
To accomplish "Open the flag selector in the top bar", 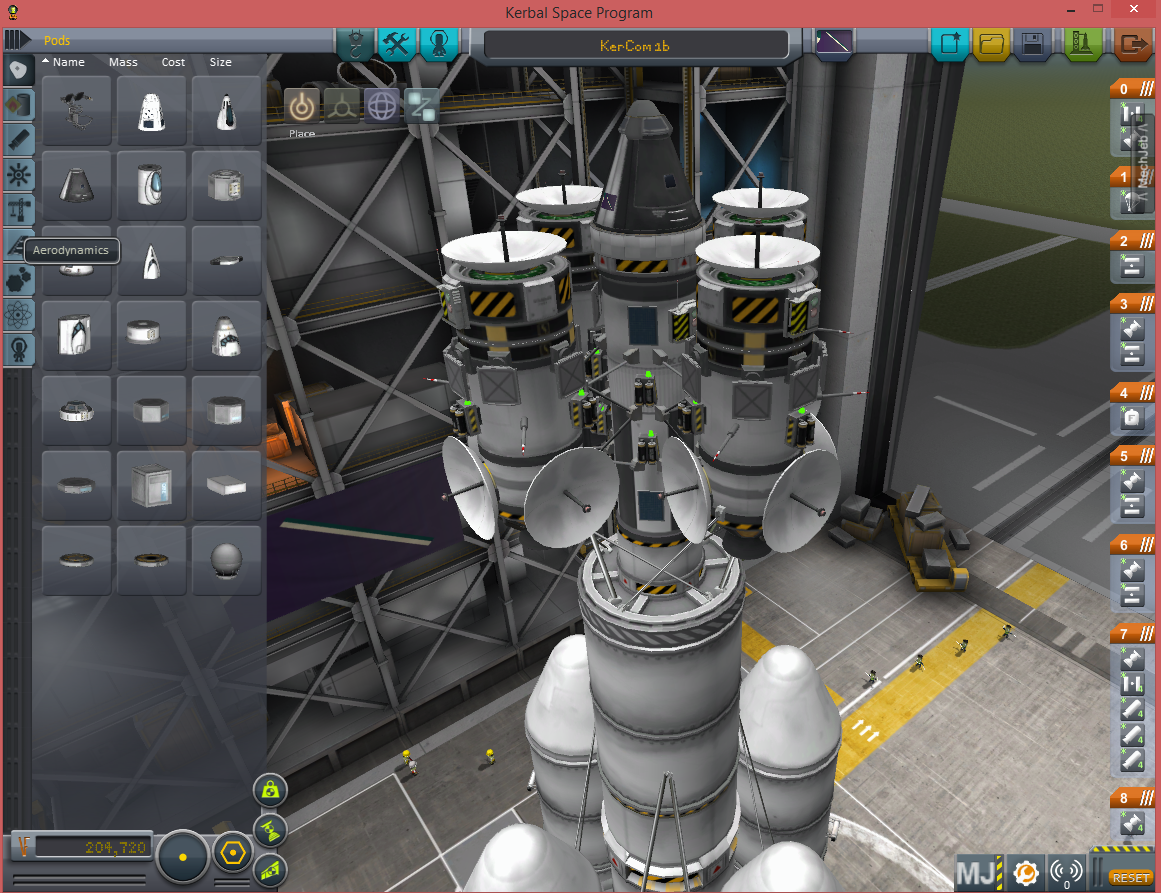I will pos(834,43).
